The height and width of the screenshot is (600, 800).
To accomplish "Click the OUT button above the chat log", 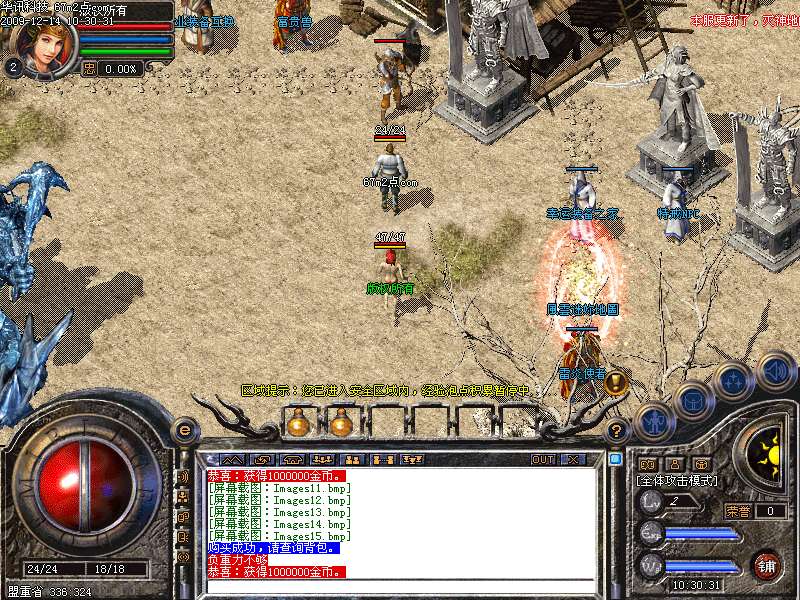I will tap(543, 460).
